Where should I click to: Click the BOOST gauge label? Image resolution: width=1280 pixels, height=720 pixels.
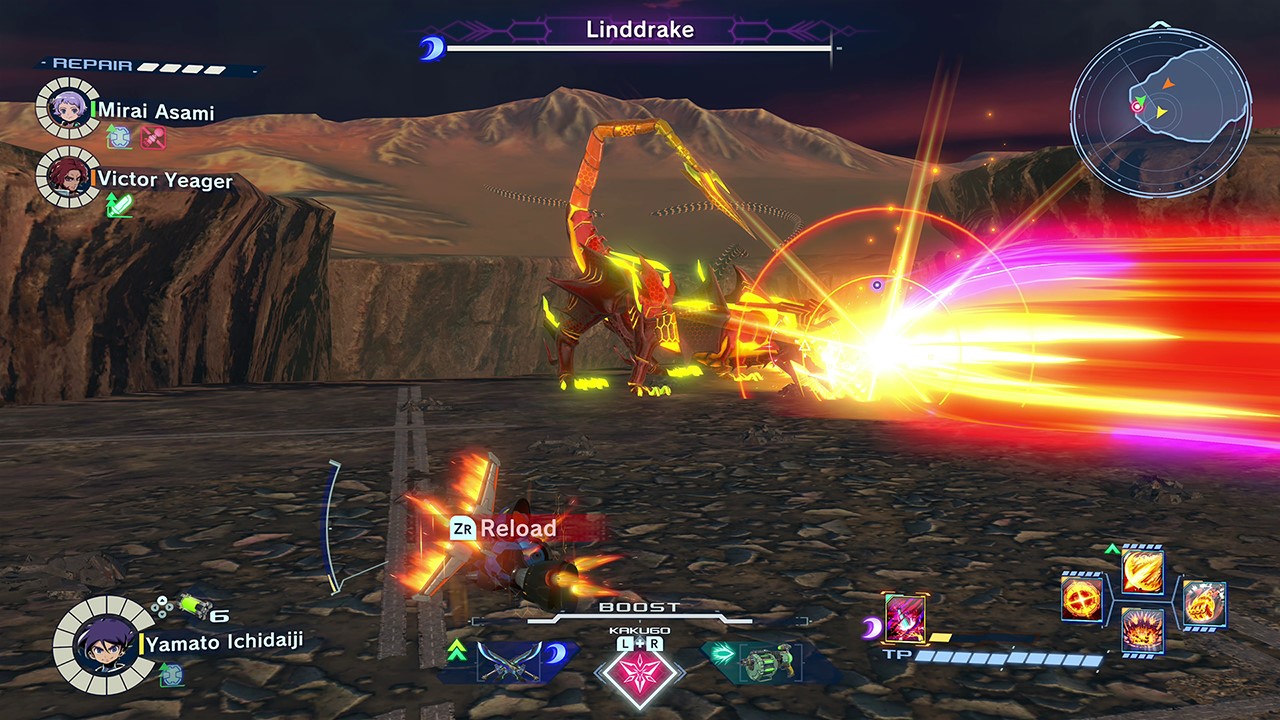pyautogui.click(x=637, y=606)
